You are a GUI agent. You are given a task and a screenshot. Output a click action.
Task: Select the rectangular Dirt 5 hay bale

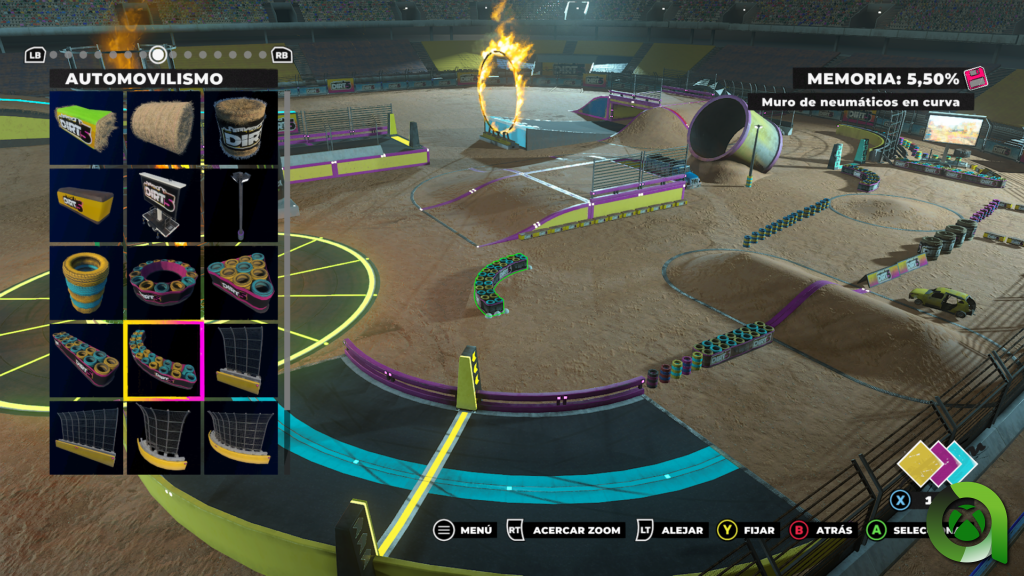[x=87, y=127]
